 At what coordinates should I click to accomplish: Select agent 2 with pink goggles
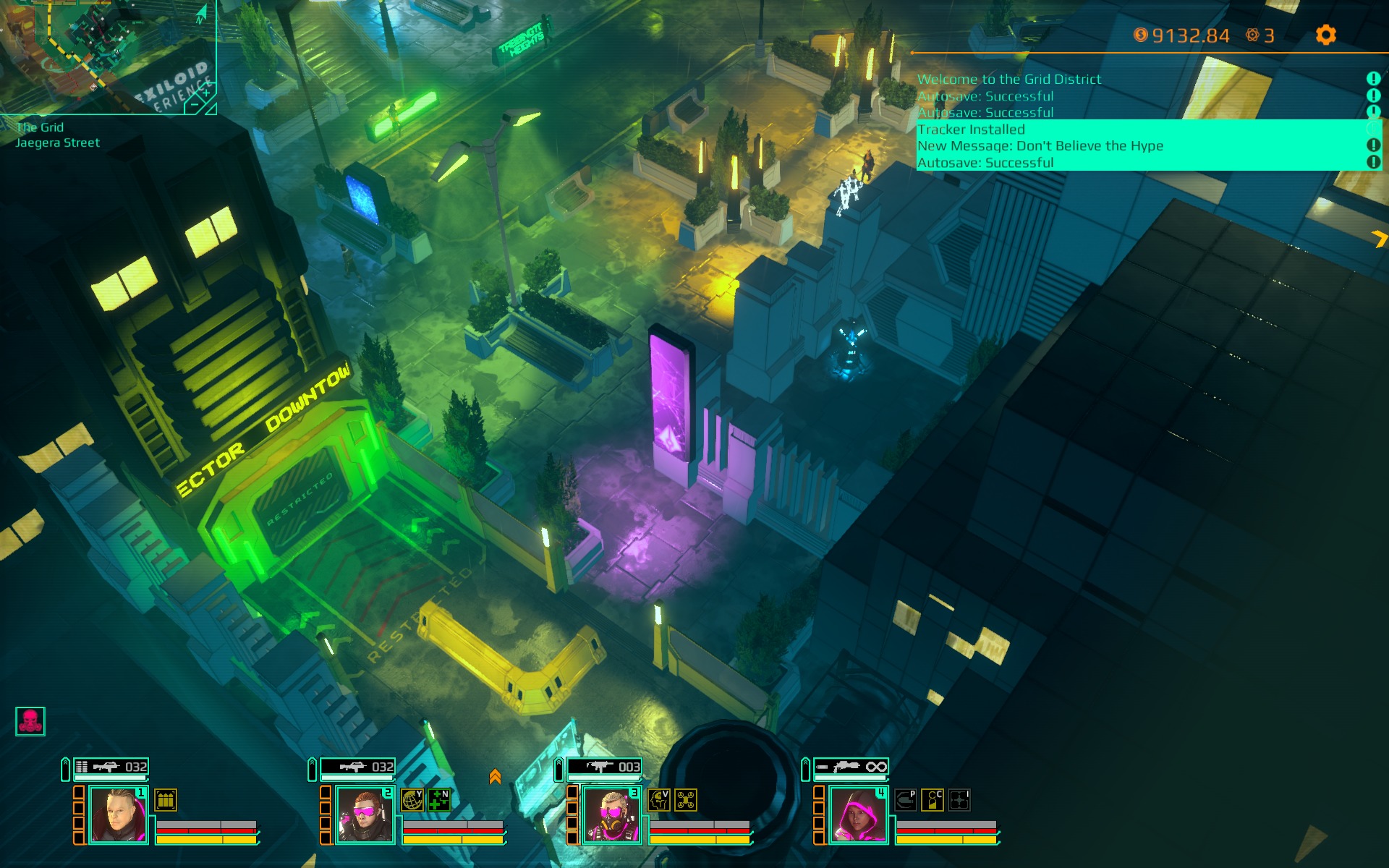(365, 815)
